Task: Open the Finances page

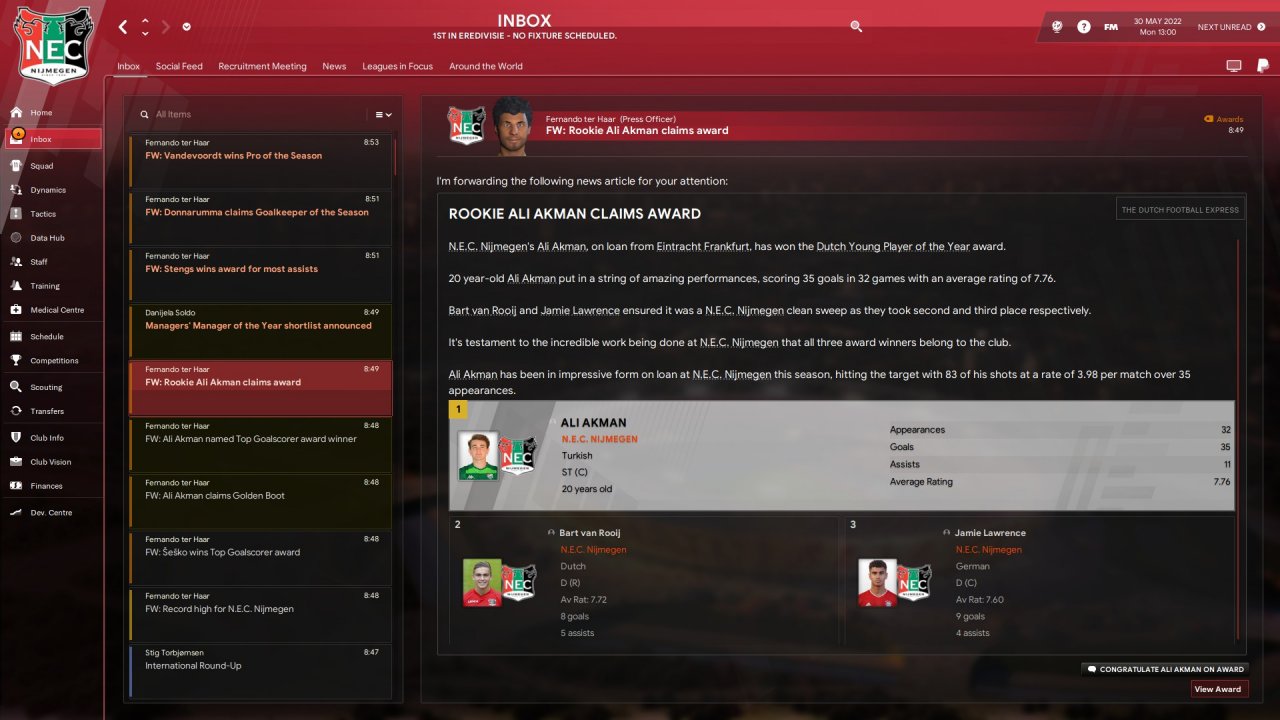Action: coord(46,486)
